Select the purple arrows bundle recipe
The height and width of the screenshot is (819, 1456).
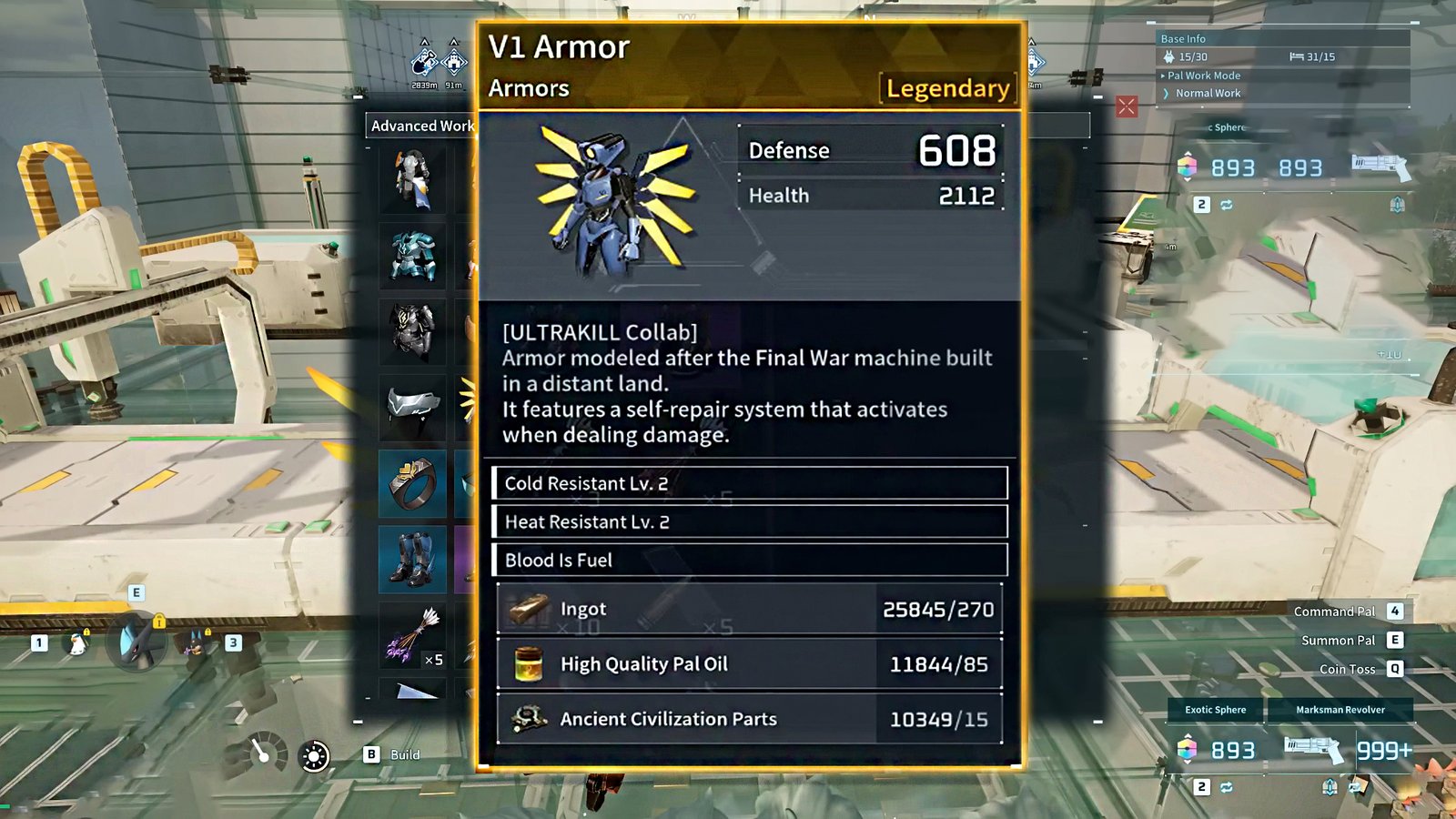415,633
